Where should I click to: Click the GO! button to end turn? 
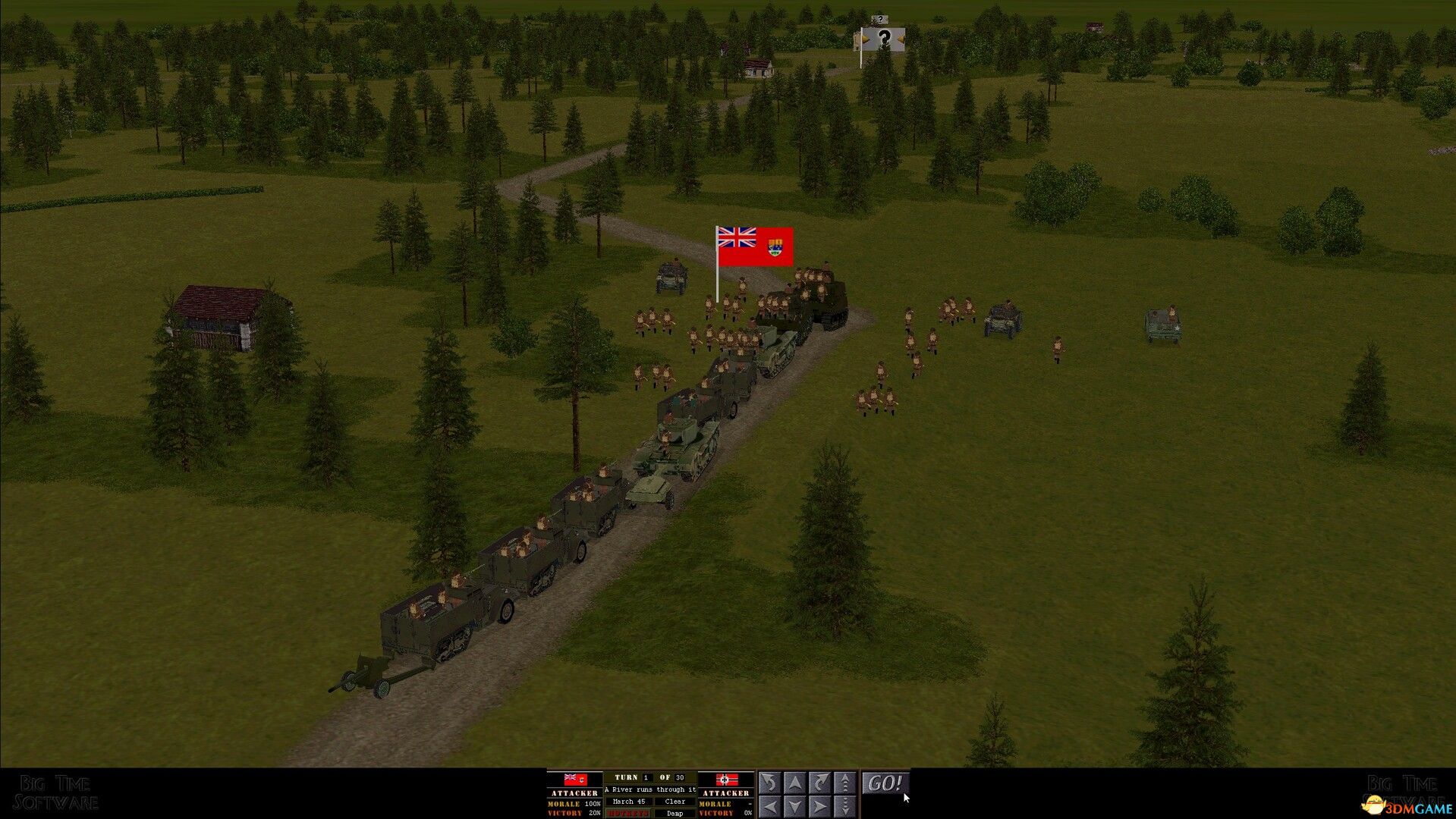pyautogui.click(x=885, y=783)
